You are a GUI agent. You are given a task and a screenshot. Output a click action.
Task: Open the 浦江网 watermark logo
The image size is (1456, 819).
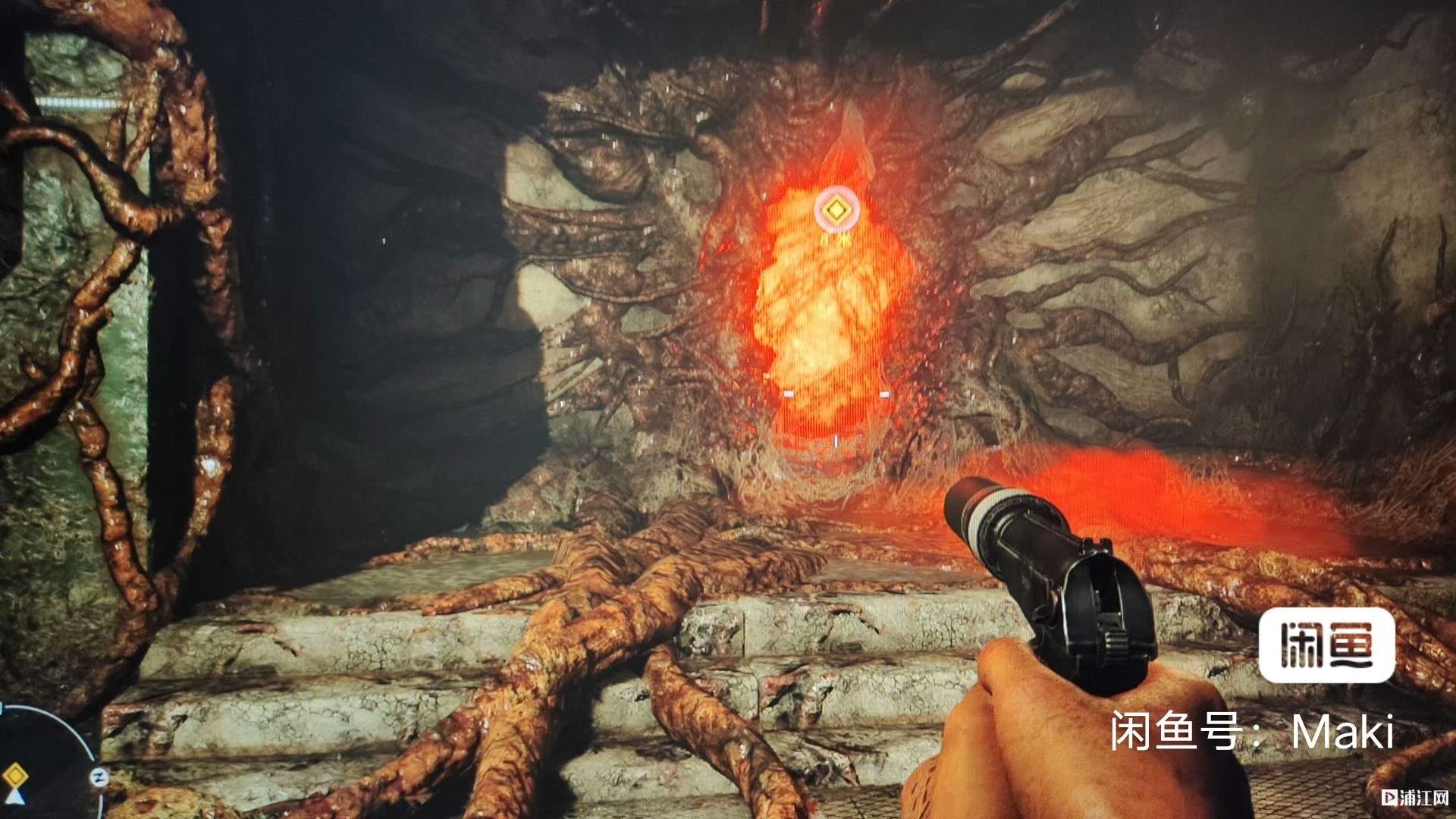click(1415, 798)
